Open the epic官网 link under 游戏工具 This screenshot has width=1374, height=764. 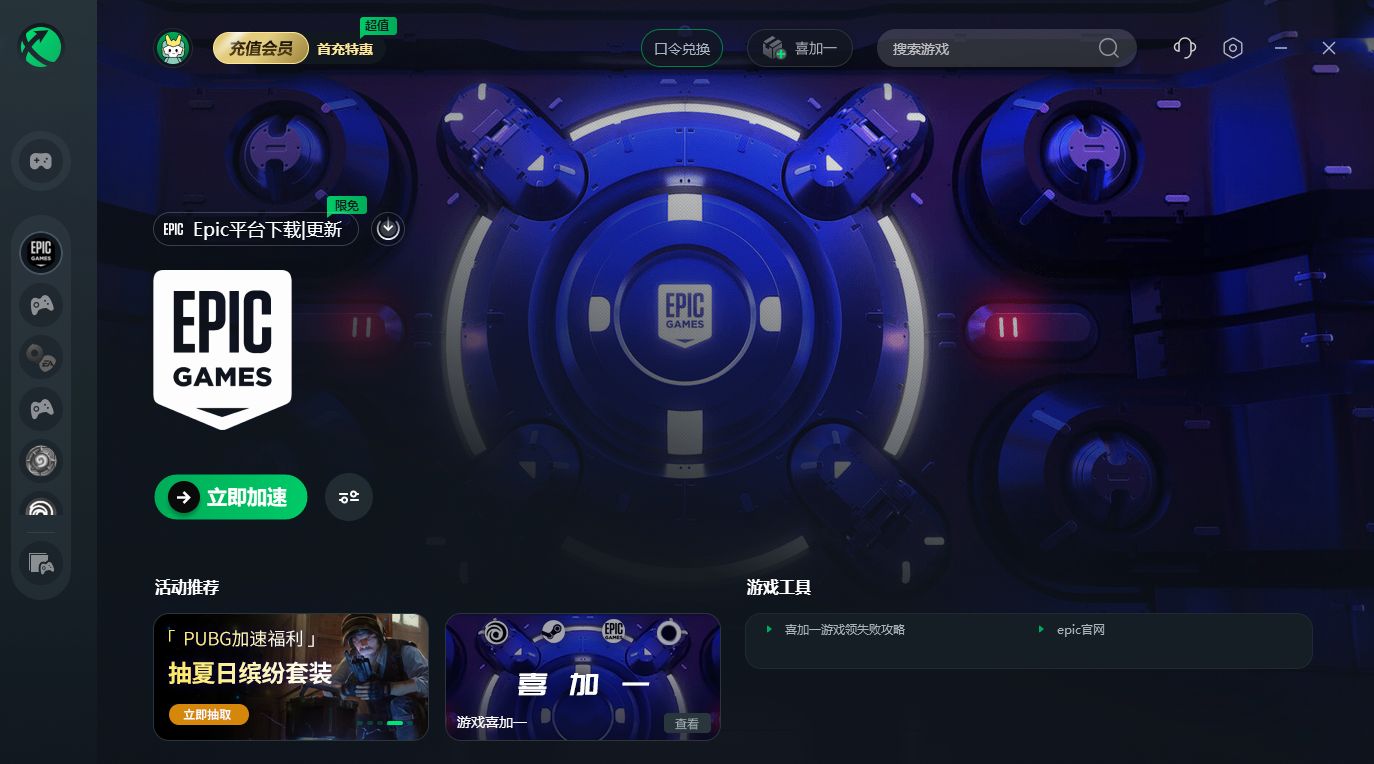[1081, 630]
